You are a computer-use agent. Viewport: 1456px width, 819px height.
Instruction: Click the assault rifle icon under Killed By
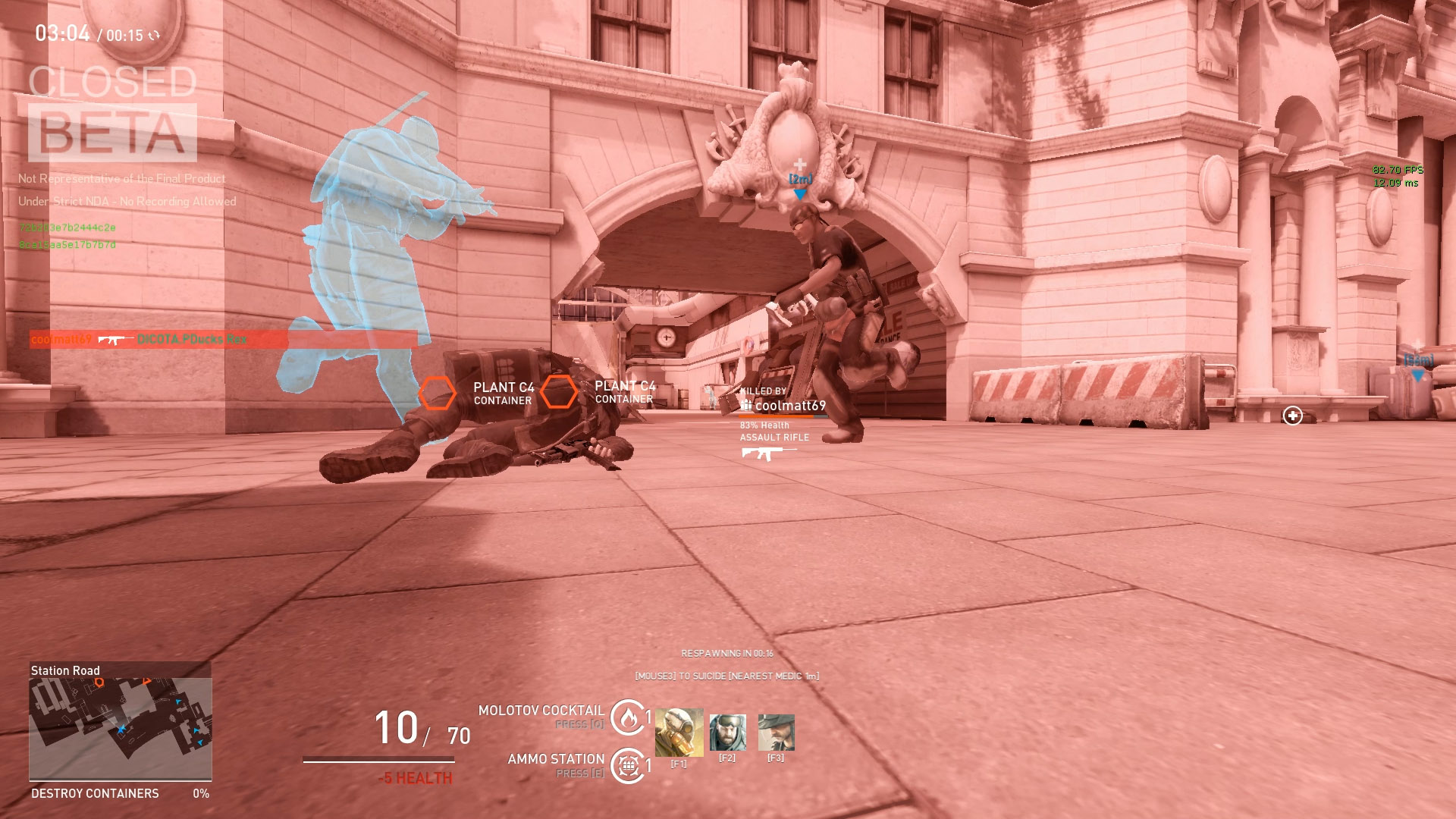(x=767, y=453)
